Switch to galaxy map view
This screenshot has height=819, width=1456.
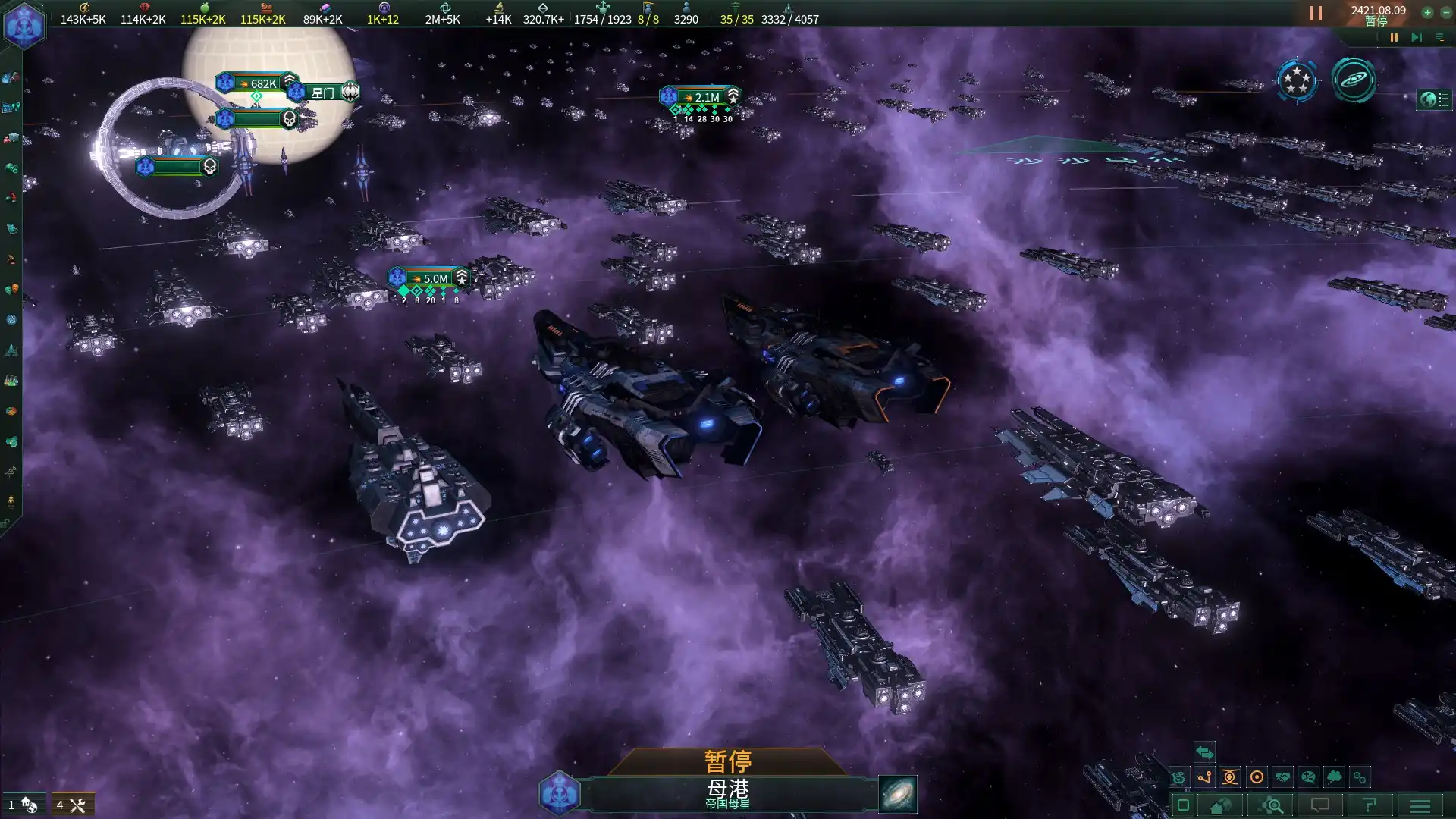[x=1354, y=80]
